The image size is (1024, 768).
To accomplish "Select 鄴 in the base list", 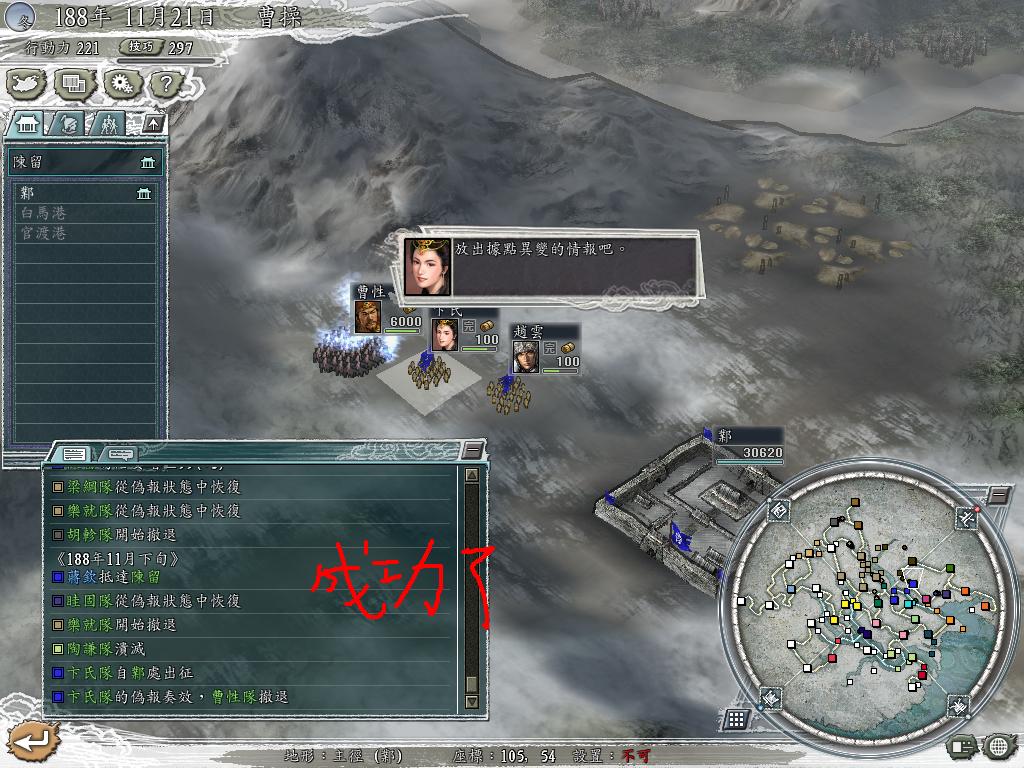I will click(x=84, y=193).
